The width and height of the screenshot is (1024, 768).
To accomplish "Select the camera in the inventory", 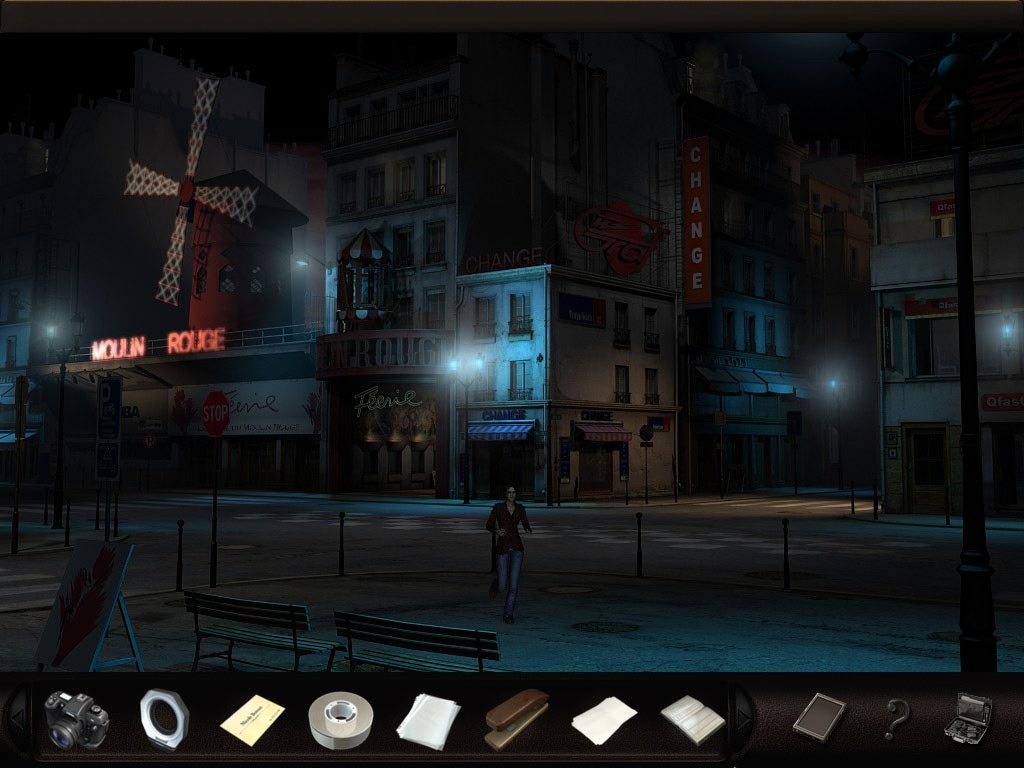I will (76, 719).
